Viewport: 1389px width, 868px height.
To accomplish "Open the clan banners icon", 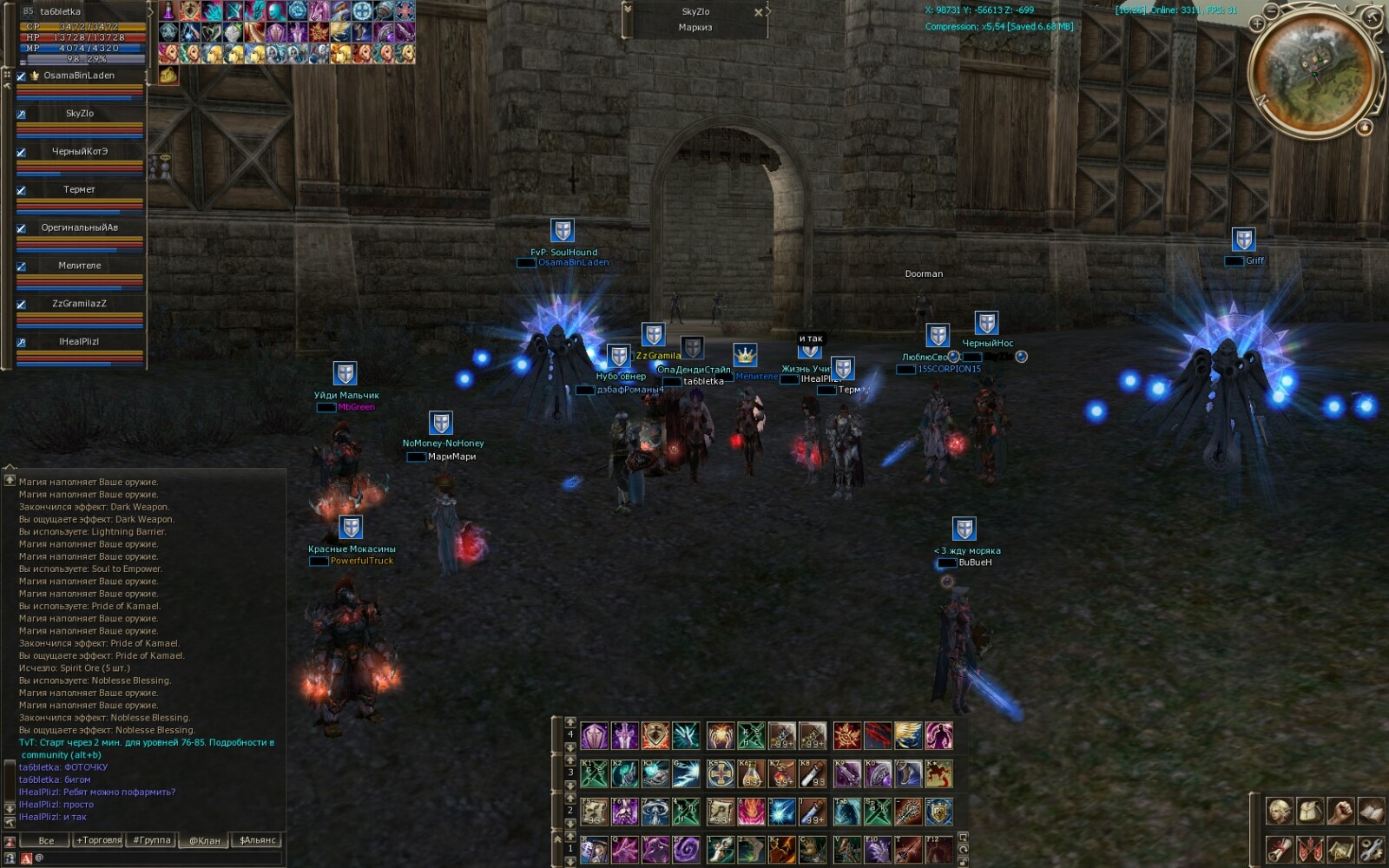I will [1310, 848].
